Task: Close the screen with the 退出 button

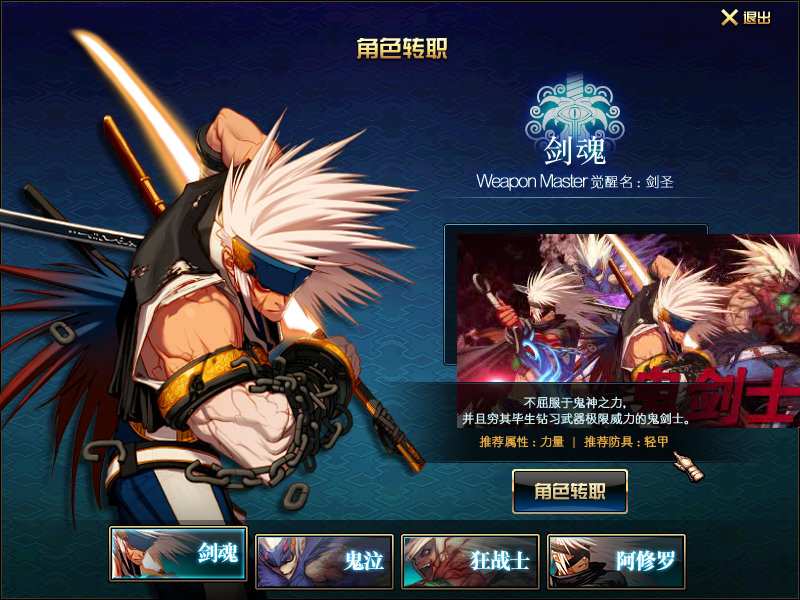Action: (x=746, y=18)
